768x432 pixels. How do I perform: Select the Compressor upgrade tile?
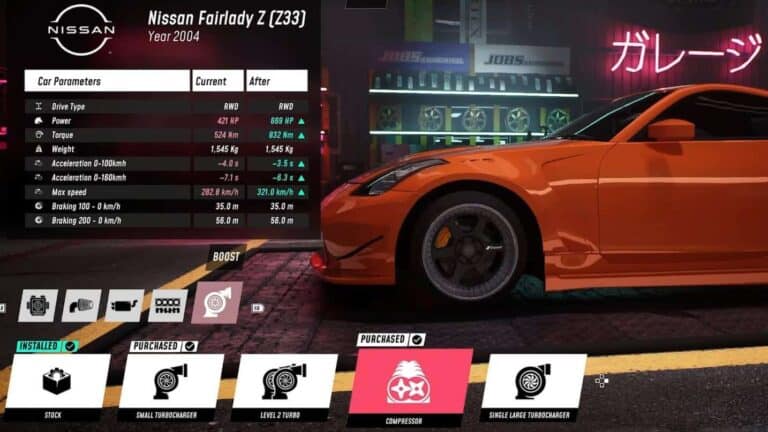click(414, 382)
